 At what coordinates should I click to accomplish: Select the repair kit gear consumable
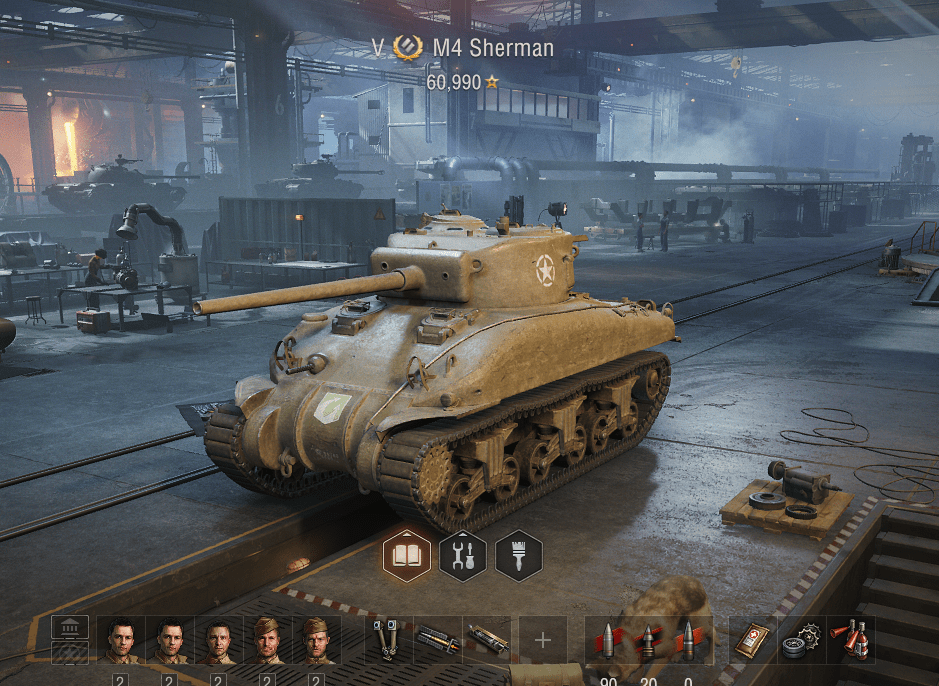801,640
